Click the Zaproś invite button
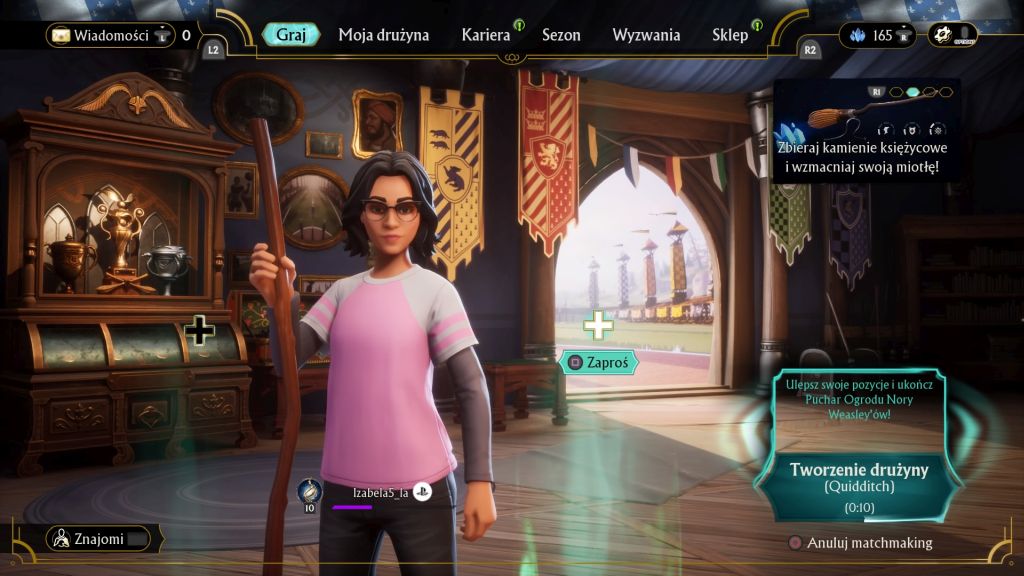 [x=599, y=362]
